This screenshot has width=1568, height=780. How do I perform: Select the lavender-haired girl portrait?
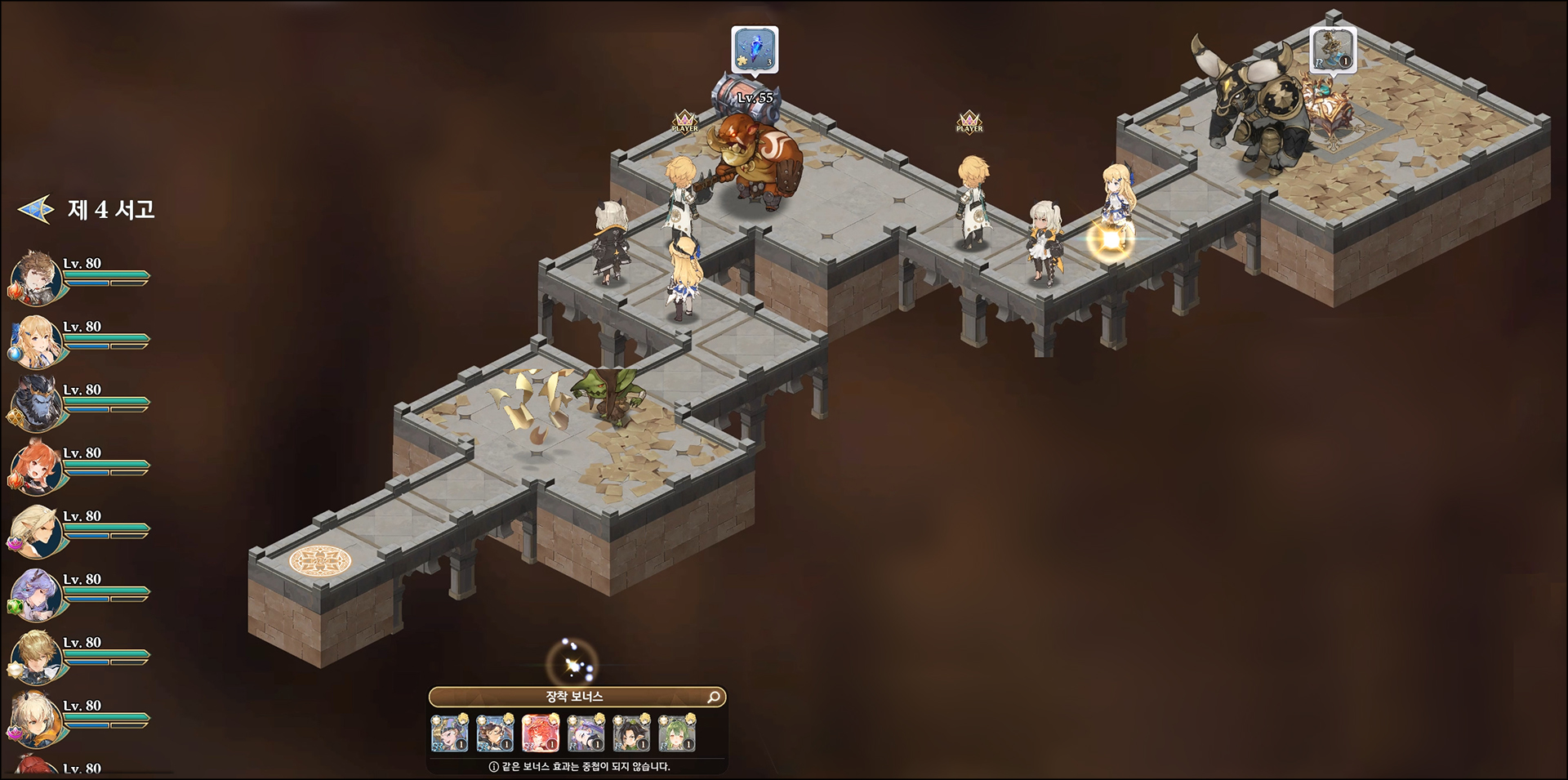36,593
